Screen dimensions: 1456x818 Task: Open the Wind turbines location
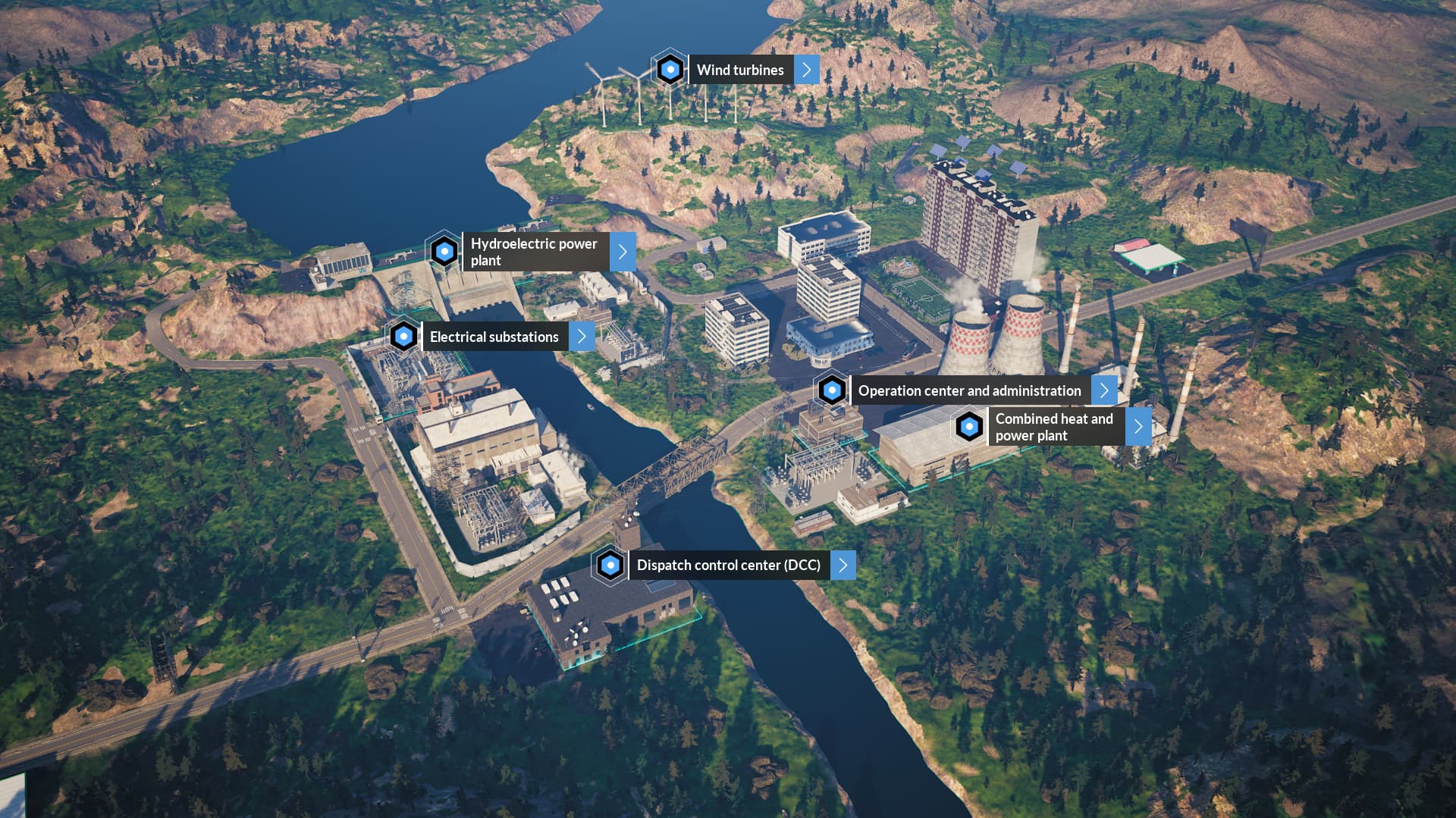[x=740, y=70]
